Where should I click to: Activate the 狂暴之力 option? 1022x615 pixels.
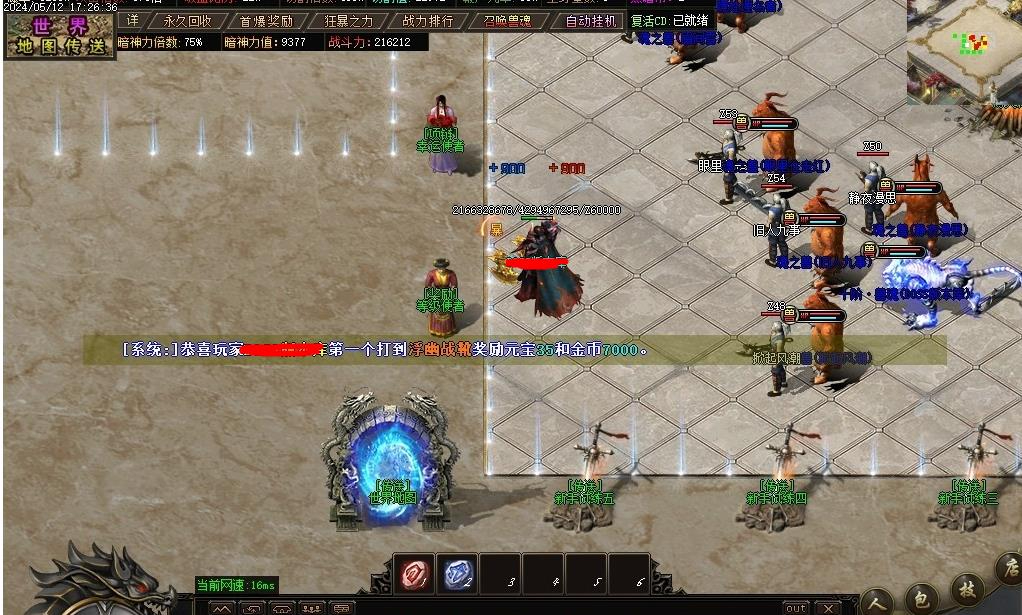[349, 21]
